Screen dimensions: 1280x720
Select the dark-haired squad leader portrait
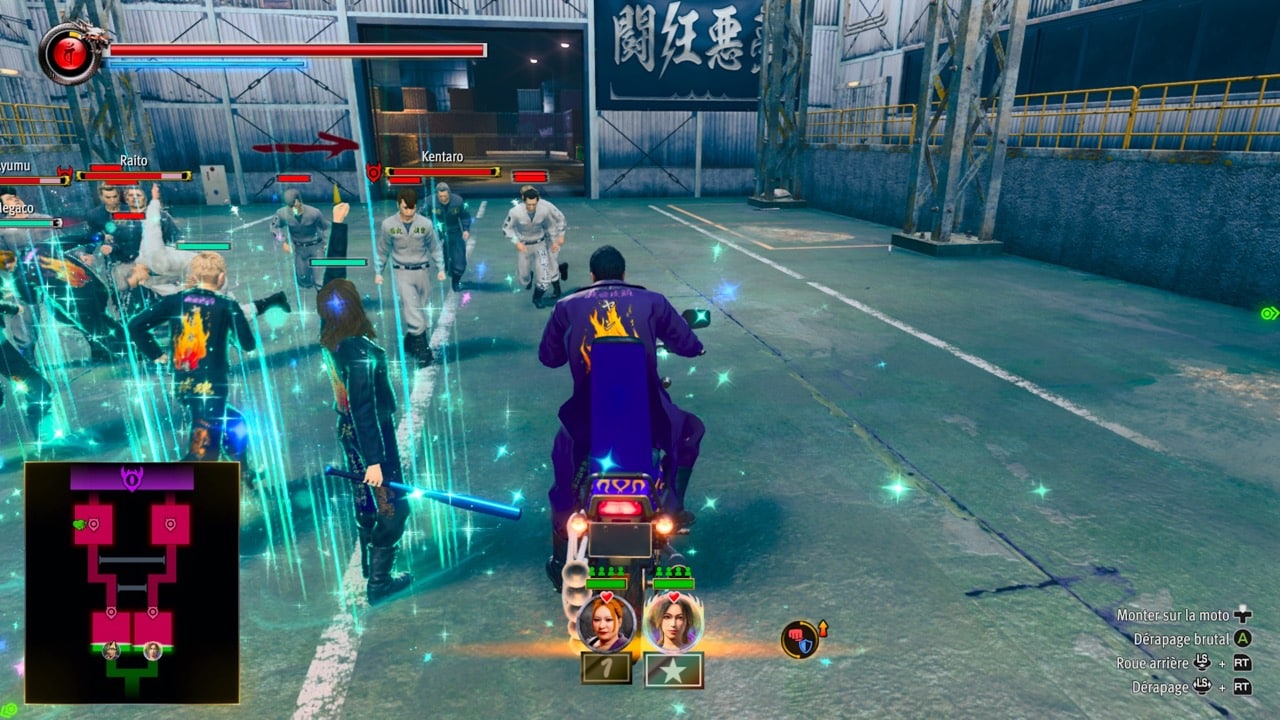click(673, 622)
